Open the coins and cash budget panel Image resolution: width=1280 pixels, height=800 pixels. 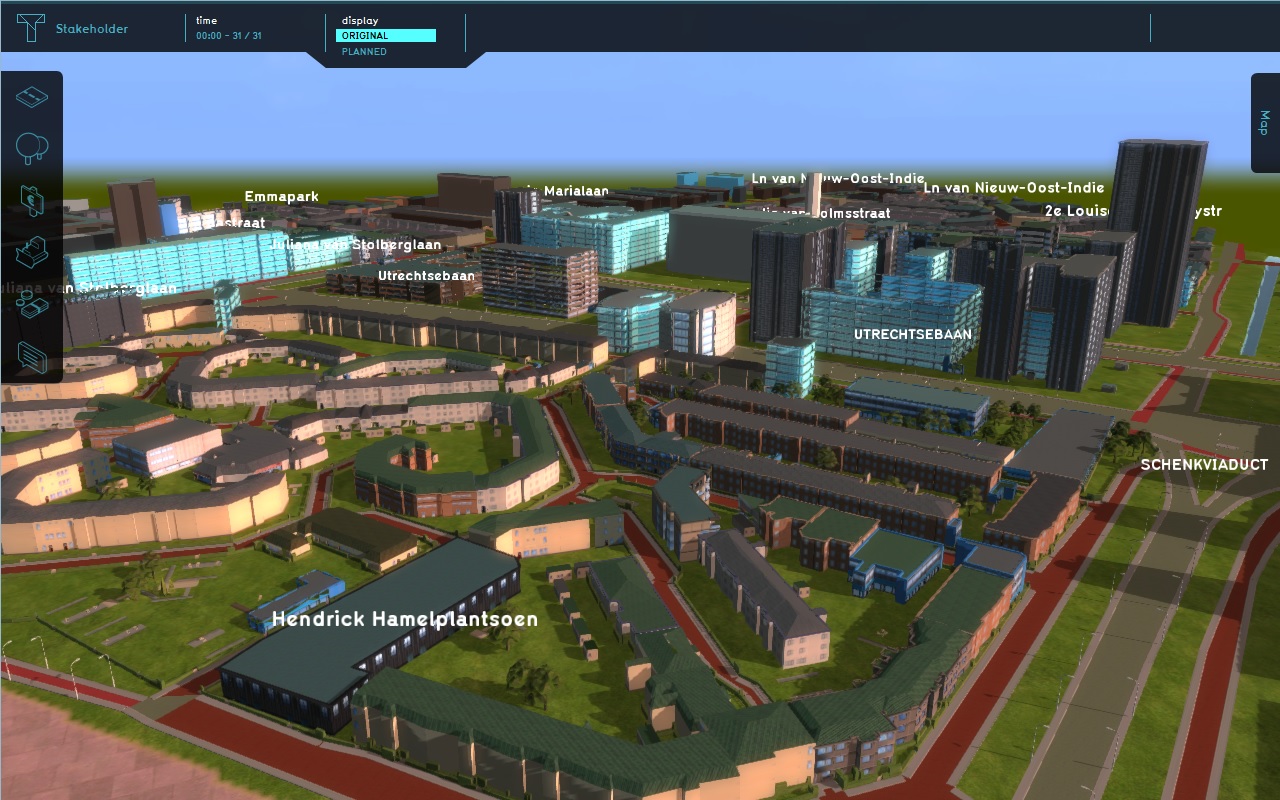(32, 305)
